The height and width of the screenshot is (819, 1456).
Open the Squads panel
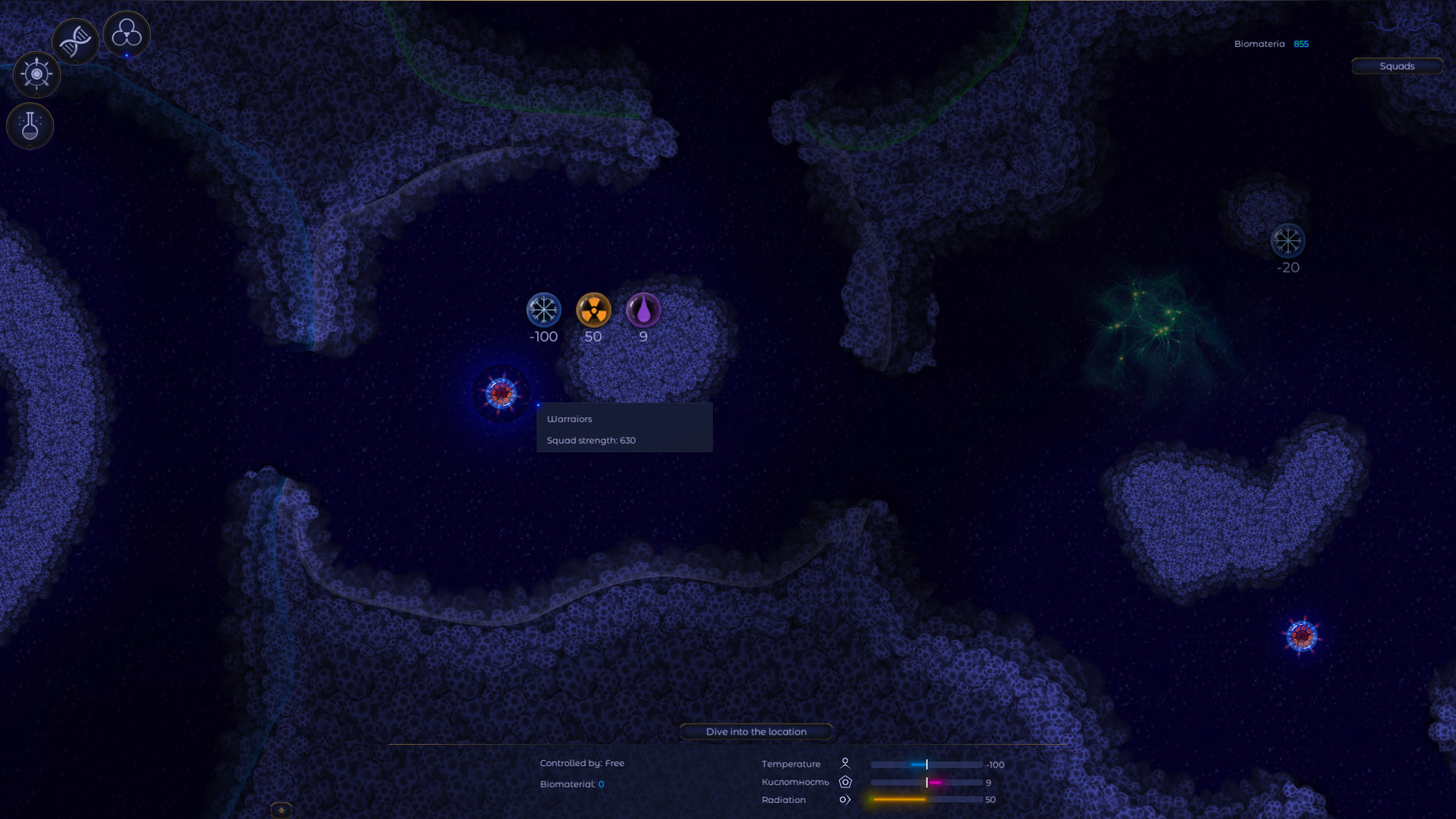coord(1398,66)
